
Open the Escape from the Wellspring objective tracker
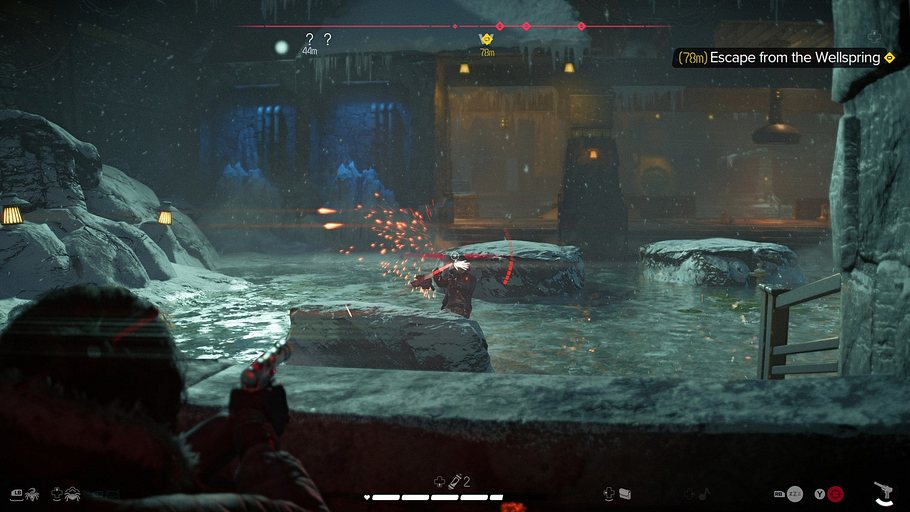coord(785,58)
